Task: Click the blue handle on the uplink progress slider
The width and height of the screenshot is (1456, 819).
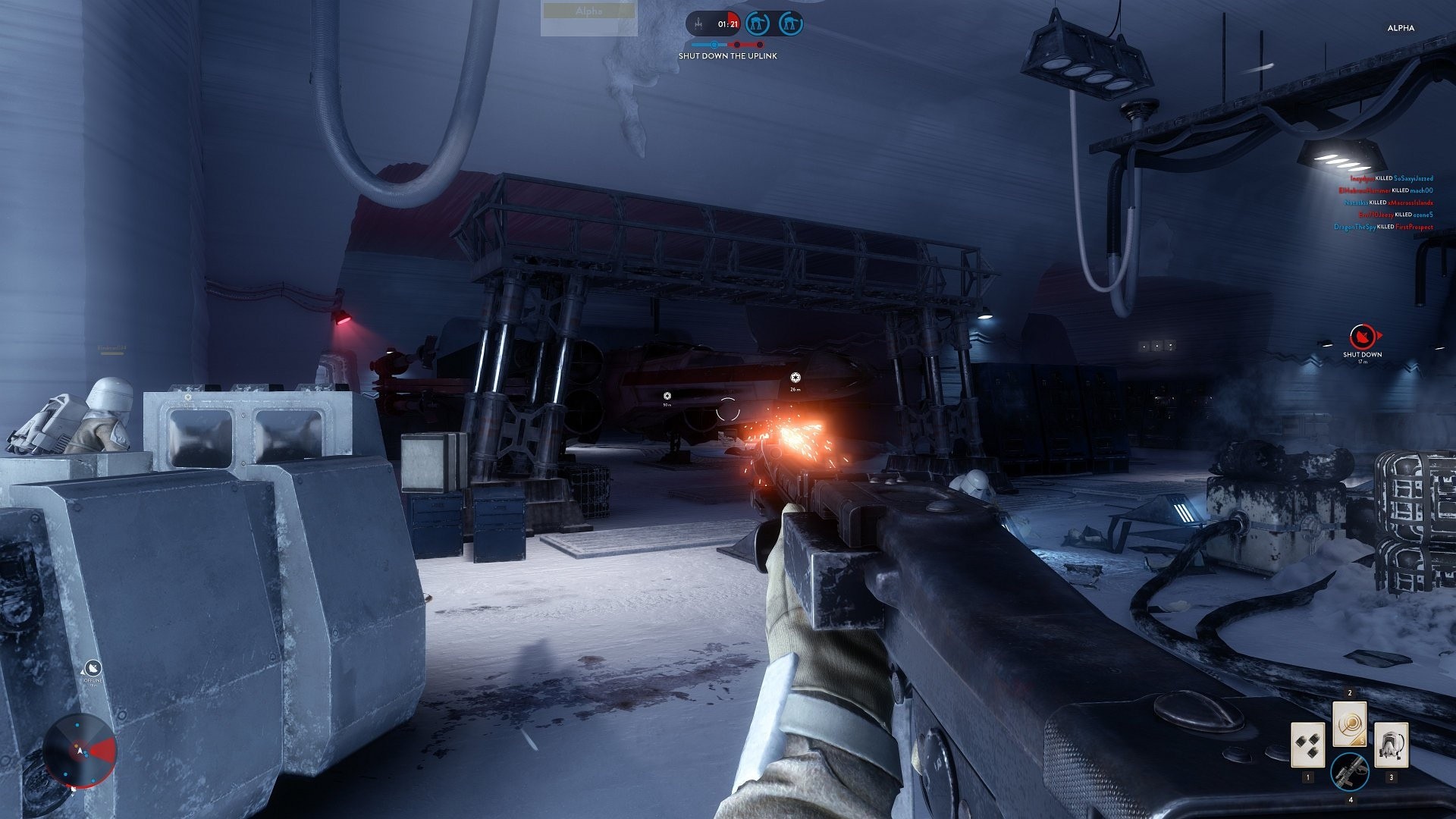Action: point(714,44)
